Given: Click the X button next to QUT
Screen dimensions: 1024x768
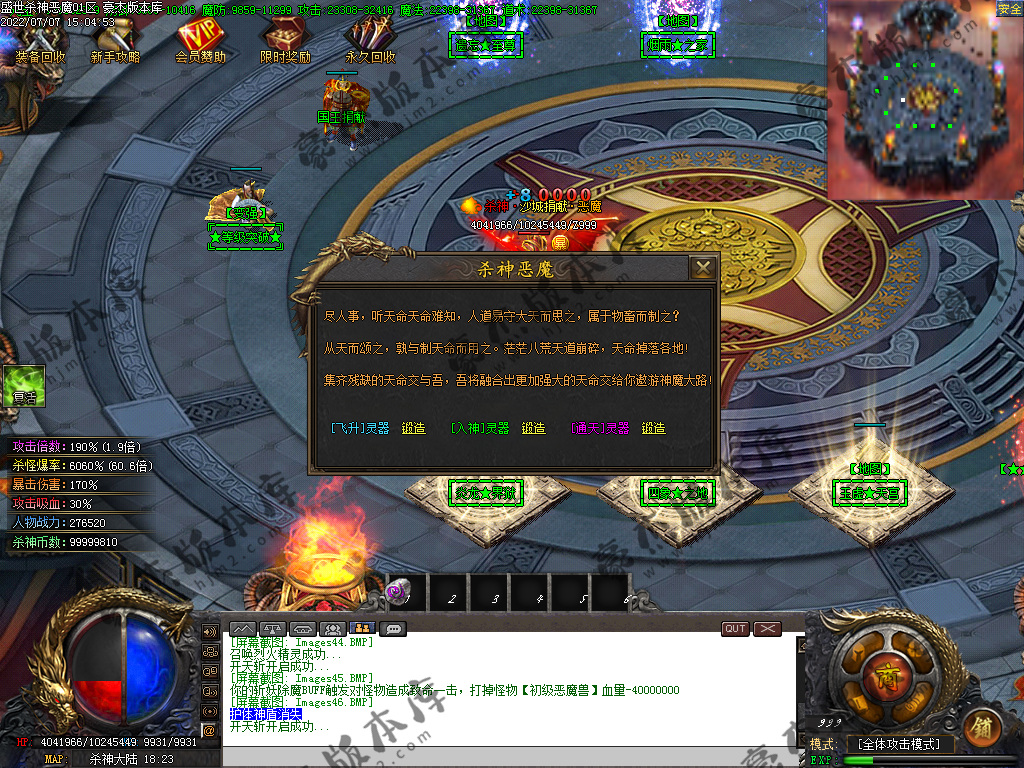Looking at the screenshot, I should point(767,629).
